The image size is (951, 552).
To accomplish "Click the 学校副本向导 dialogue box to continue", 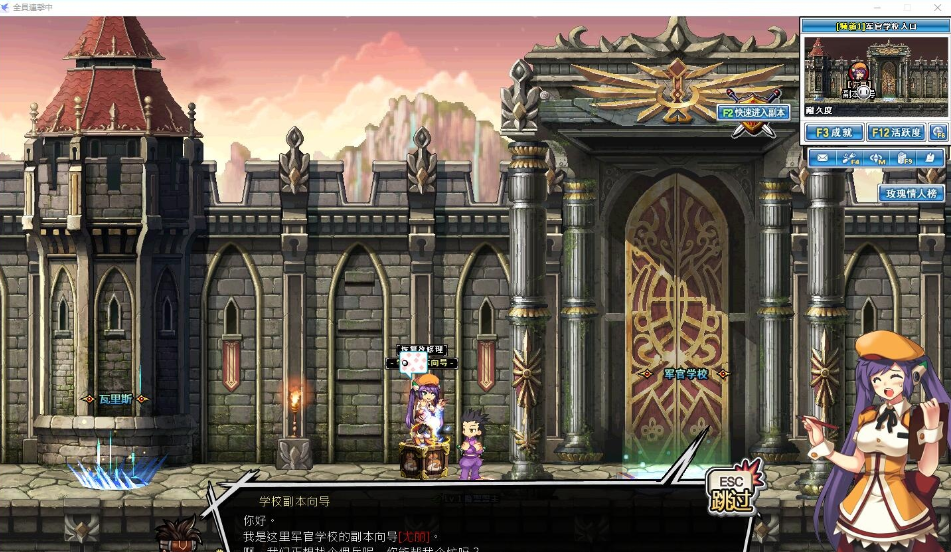I will [x=450, y=525].
